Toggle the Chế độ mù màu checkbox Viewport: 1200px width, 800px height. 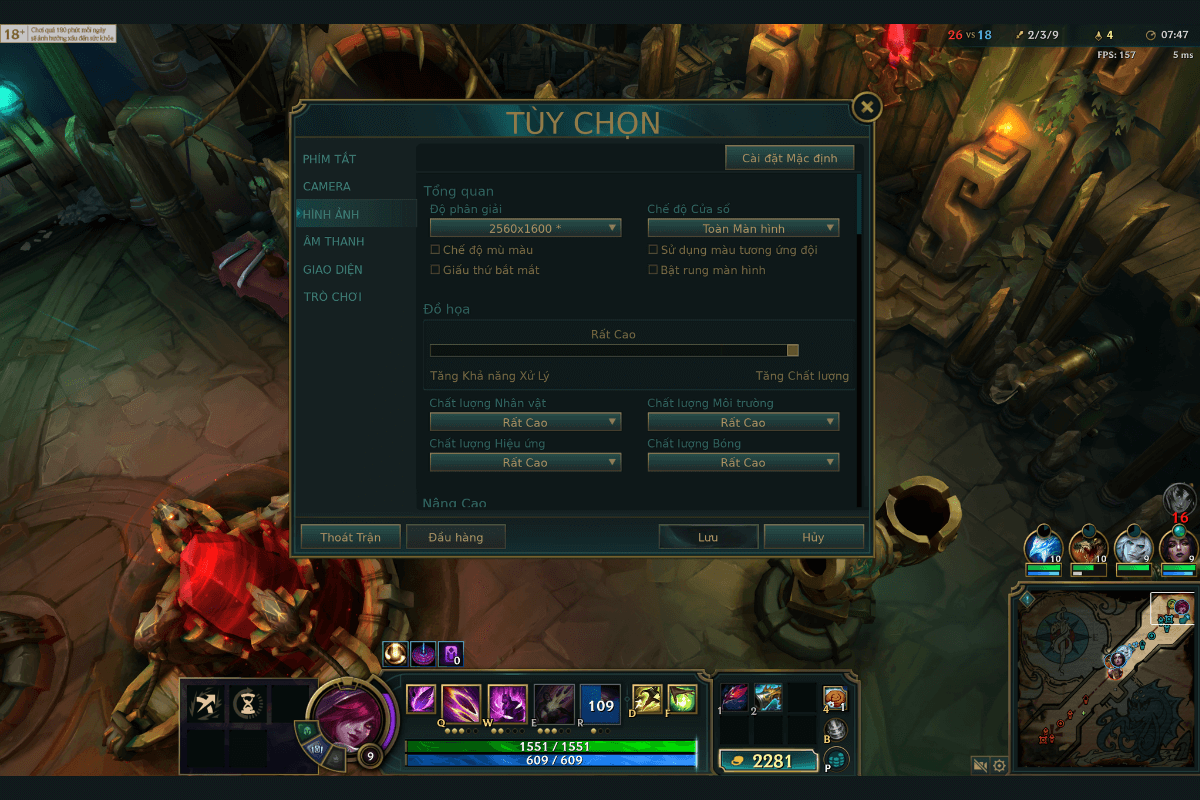[x=435, y=250]
